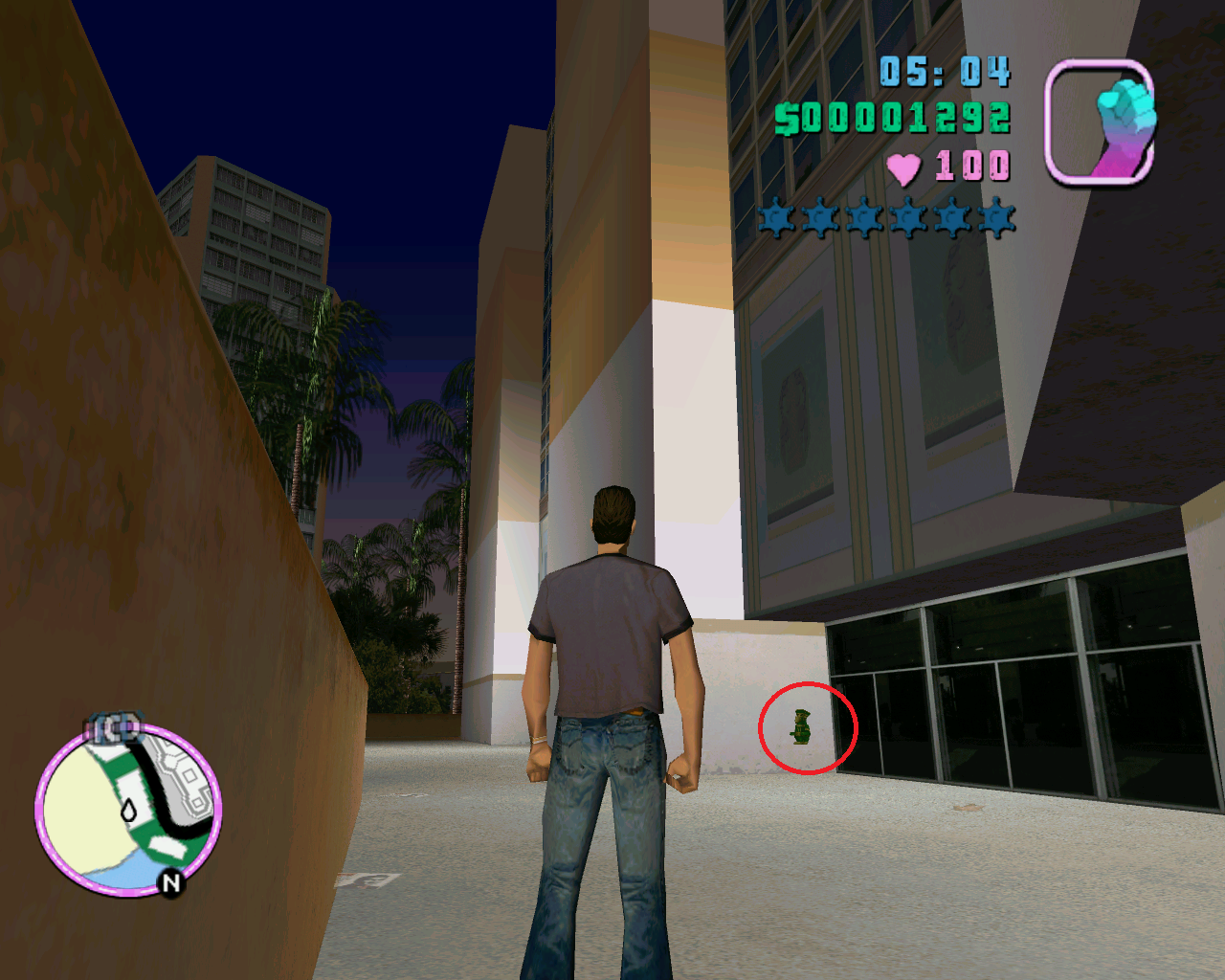Open the circular radar minimap

pyautogui.click(x=128, y=811)
